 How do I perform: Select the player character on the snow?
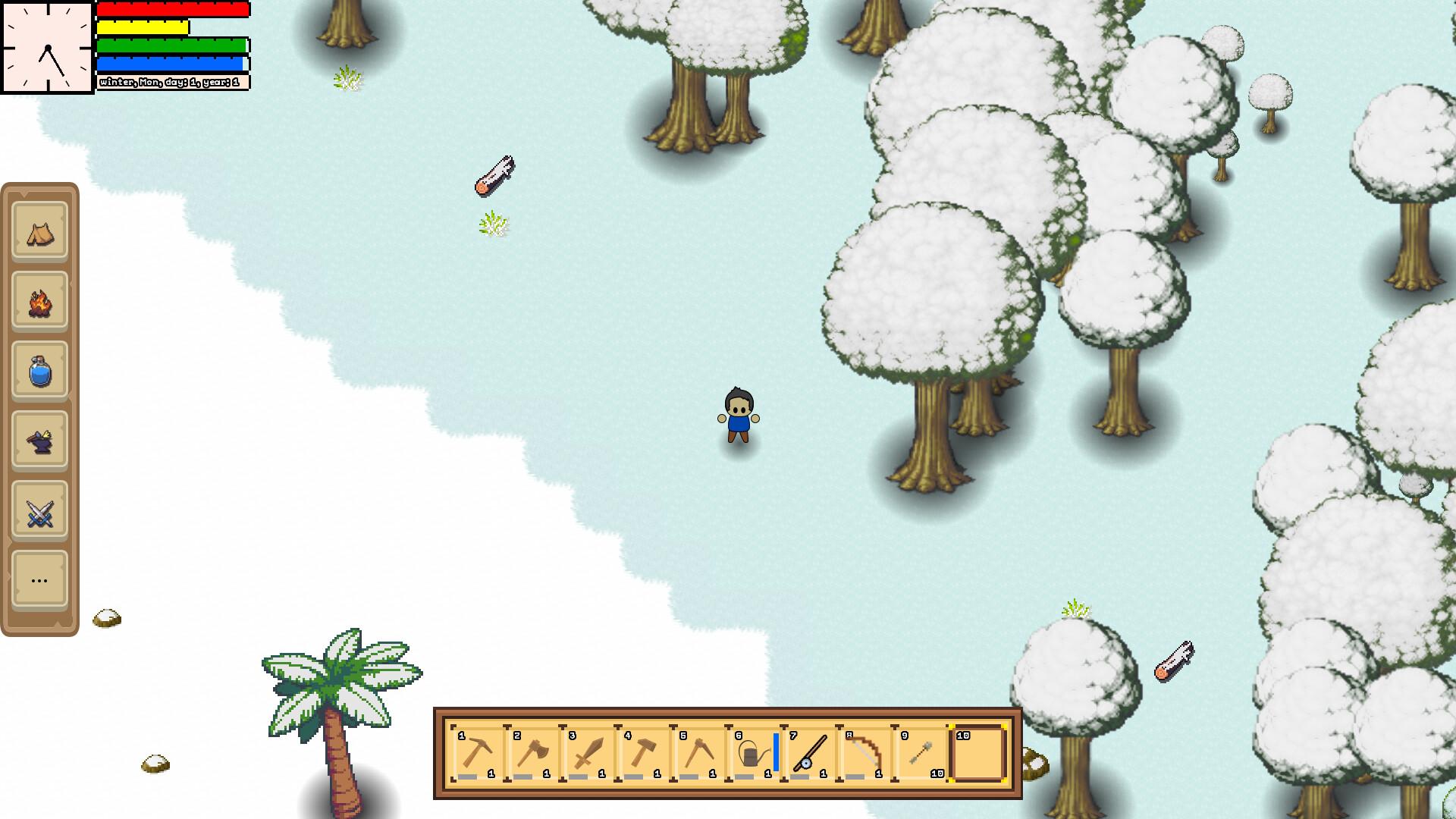point(739,413)
